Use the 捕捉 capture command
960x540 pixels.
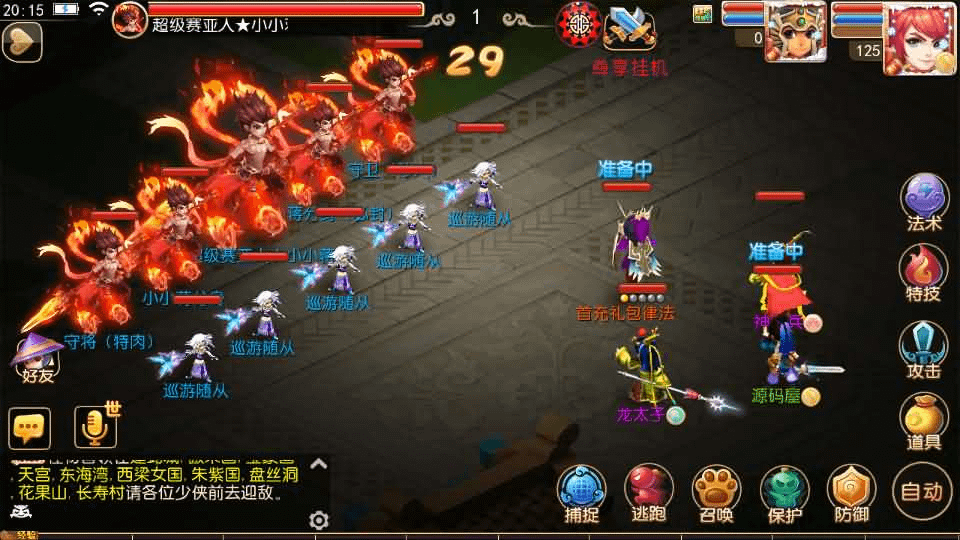(582, 492)
